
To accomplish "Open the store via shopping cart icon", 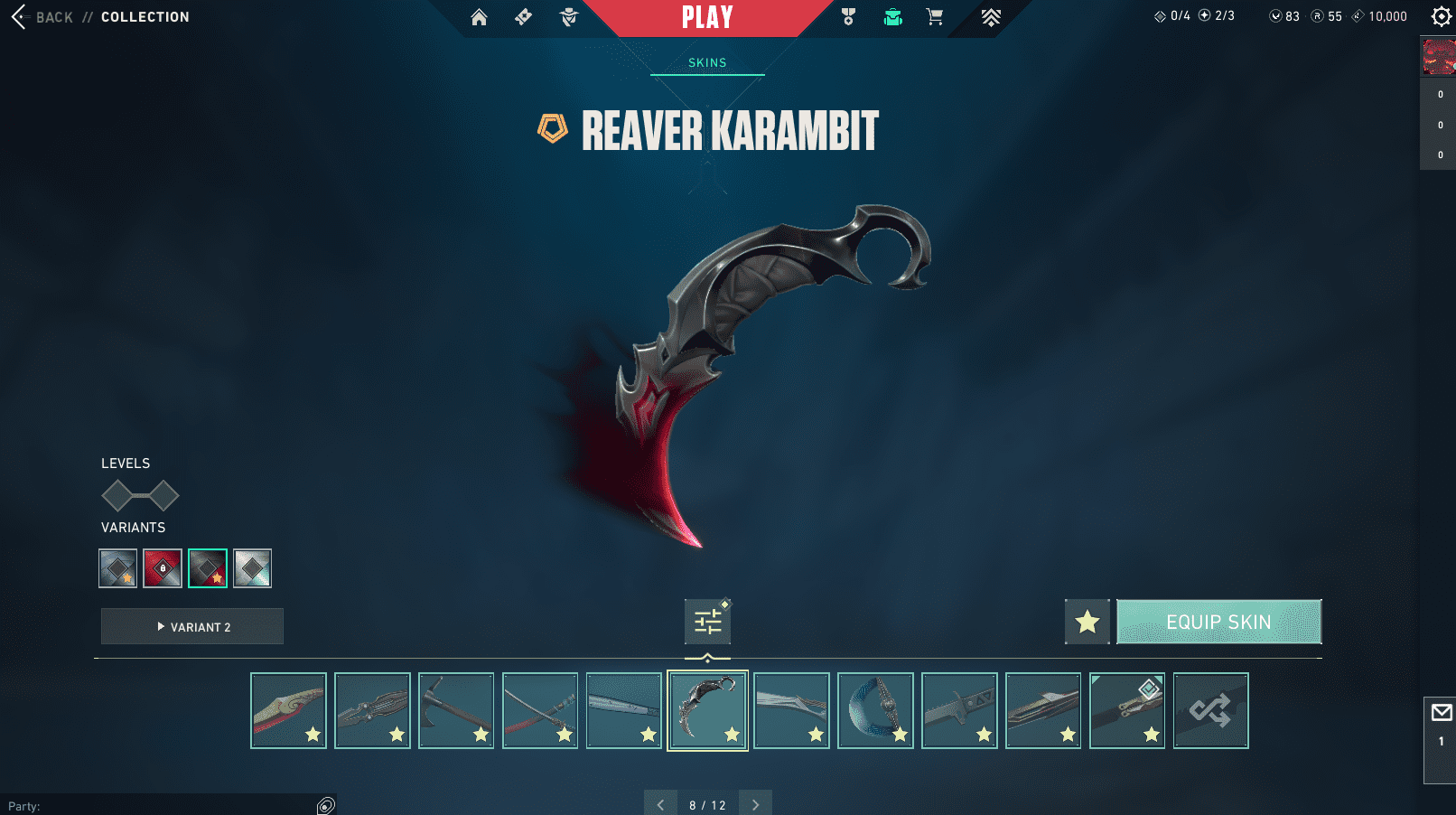I will (935, 17).
